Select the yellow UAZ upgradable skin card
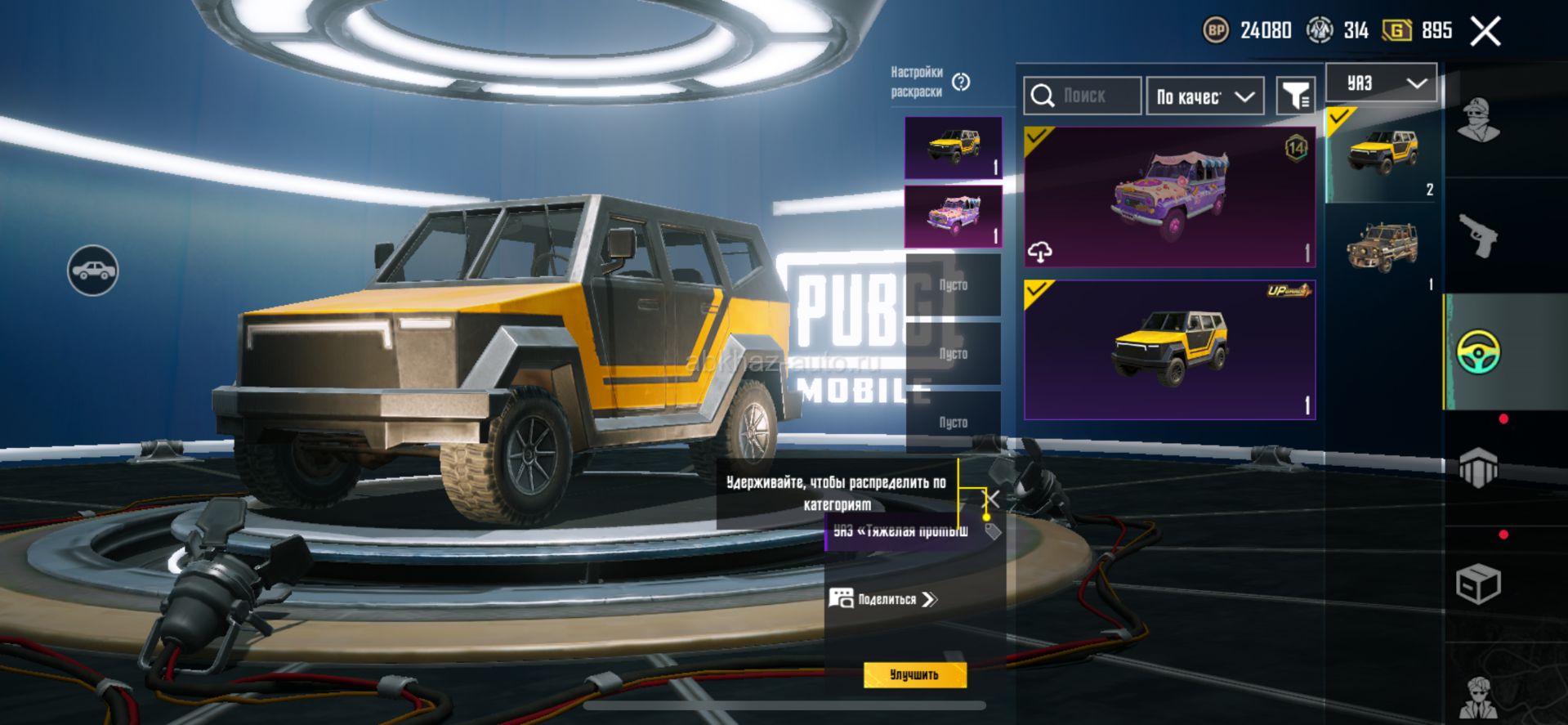Screen dimensions: 1568x725 [x=1169, y=350]
